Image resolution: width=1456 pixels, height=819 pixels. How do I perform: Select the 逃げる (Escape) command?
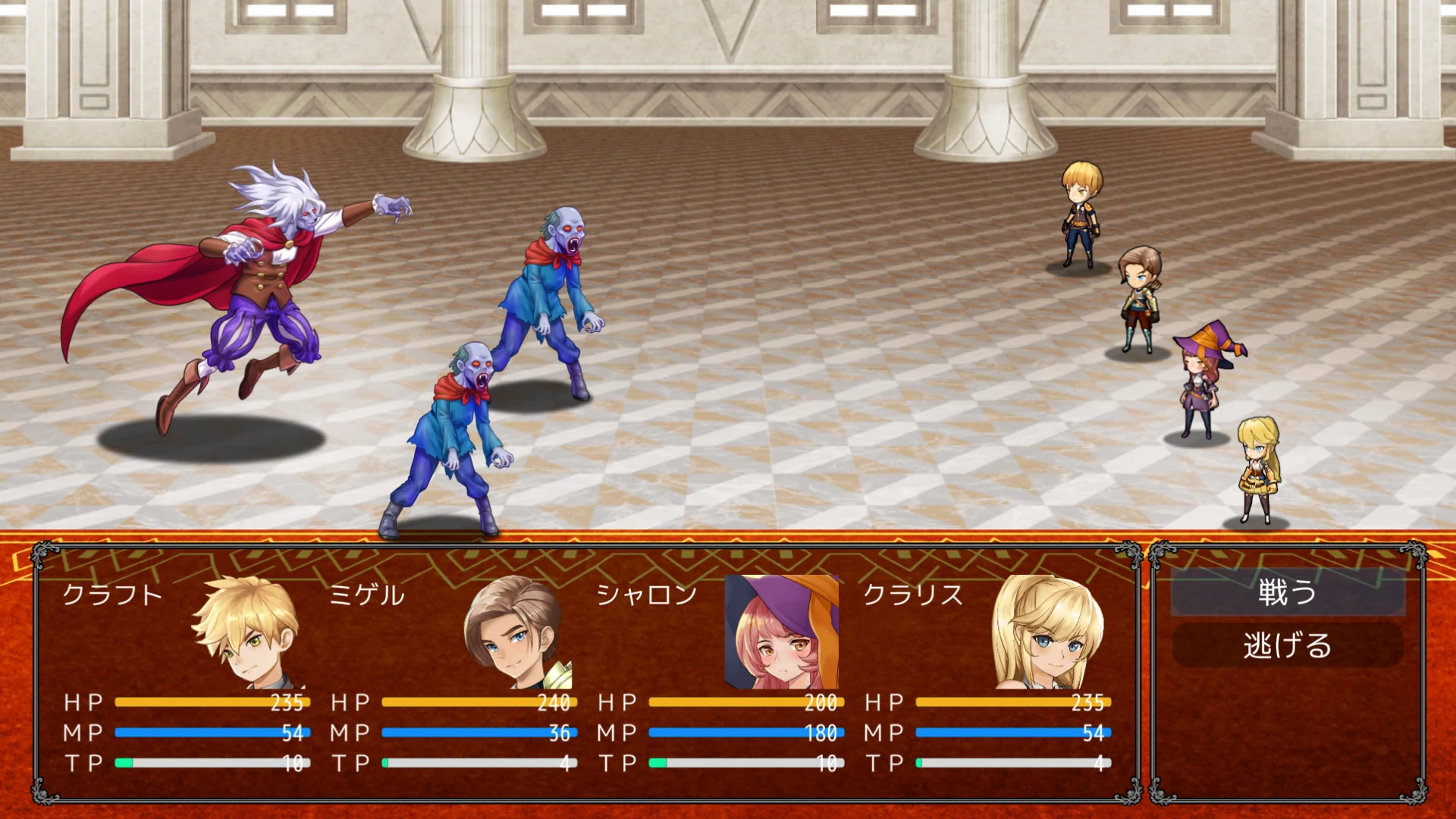(1287, 646)
